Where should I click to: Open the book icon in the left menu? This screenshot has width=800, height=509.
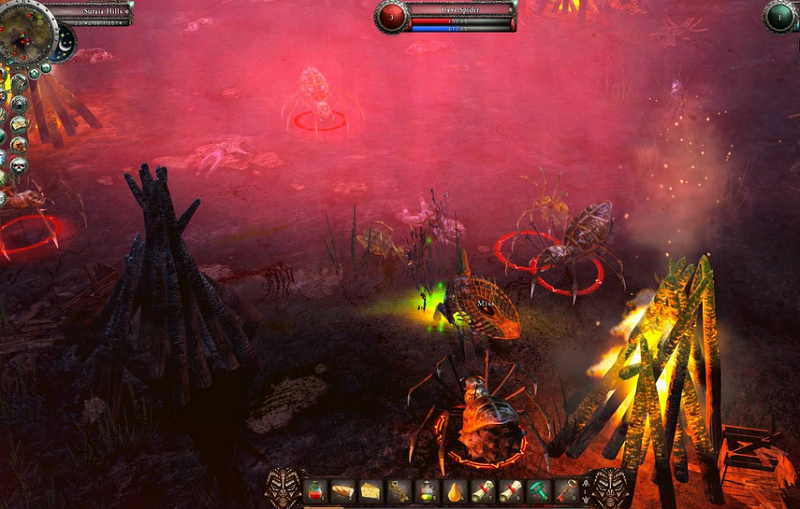18,124
